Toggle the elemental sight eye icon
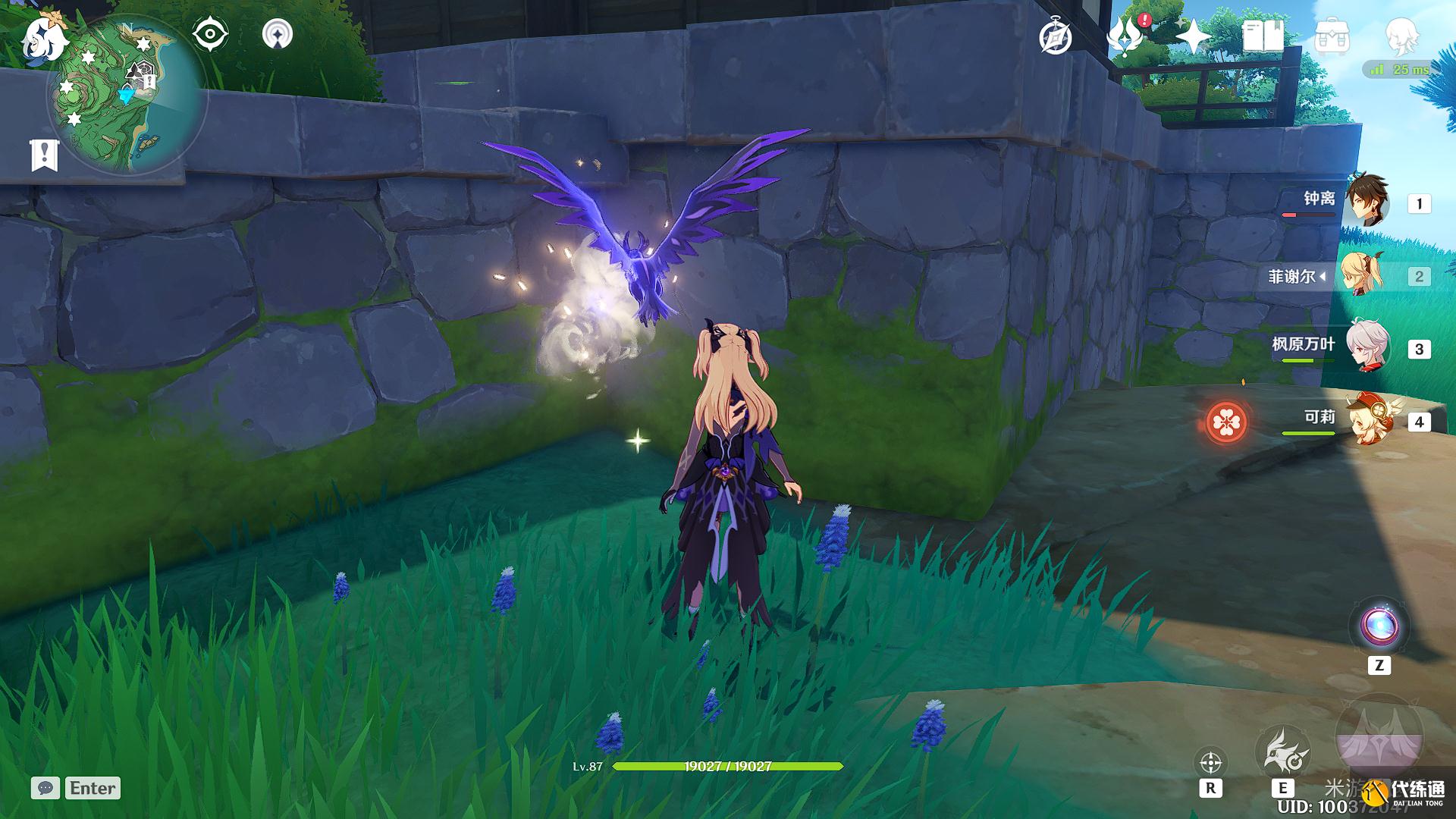The height and width of the screenshot is (819, 1456). click(210, 35)
